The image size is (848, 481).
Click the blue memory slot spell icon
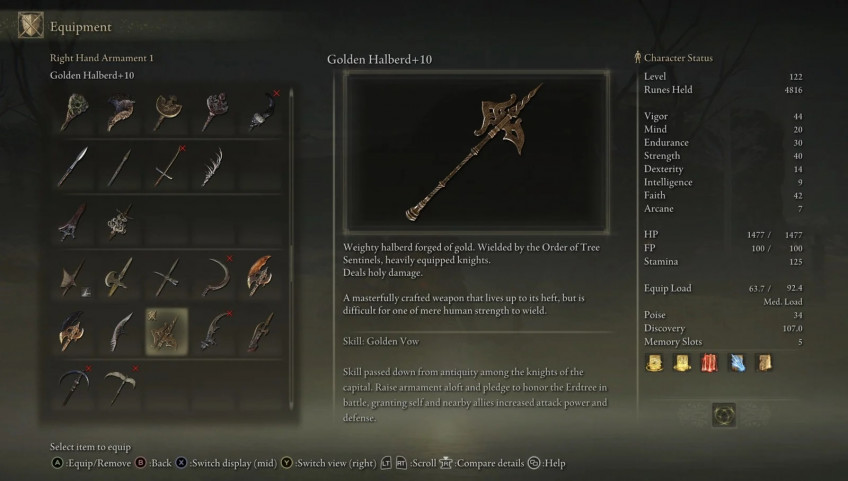[737, 363]
